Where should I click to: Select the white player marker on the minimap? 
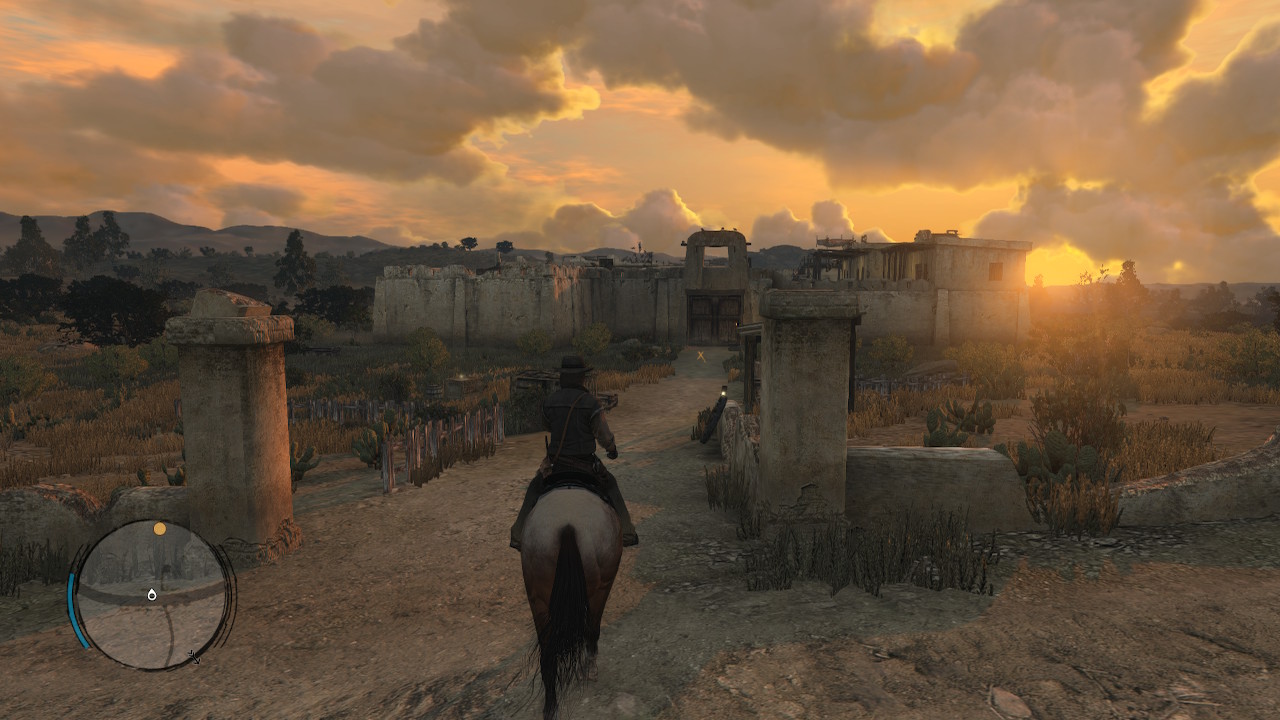coord(152,594)
